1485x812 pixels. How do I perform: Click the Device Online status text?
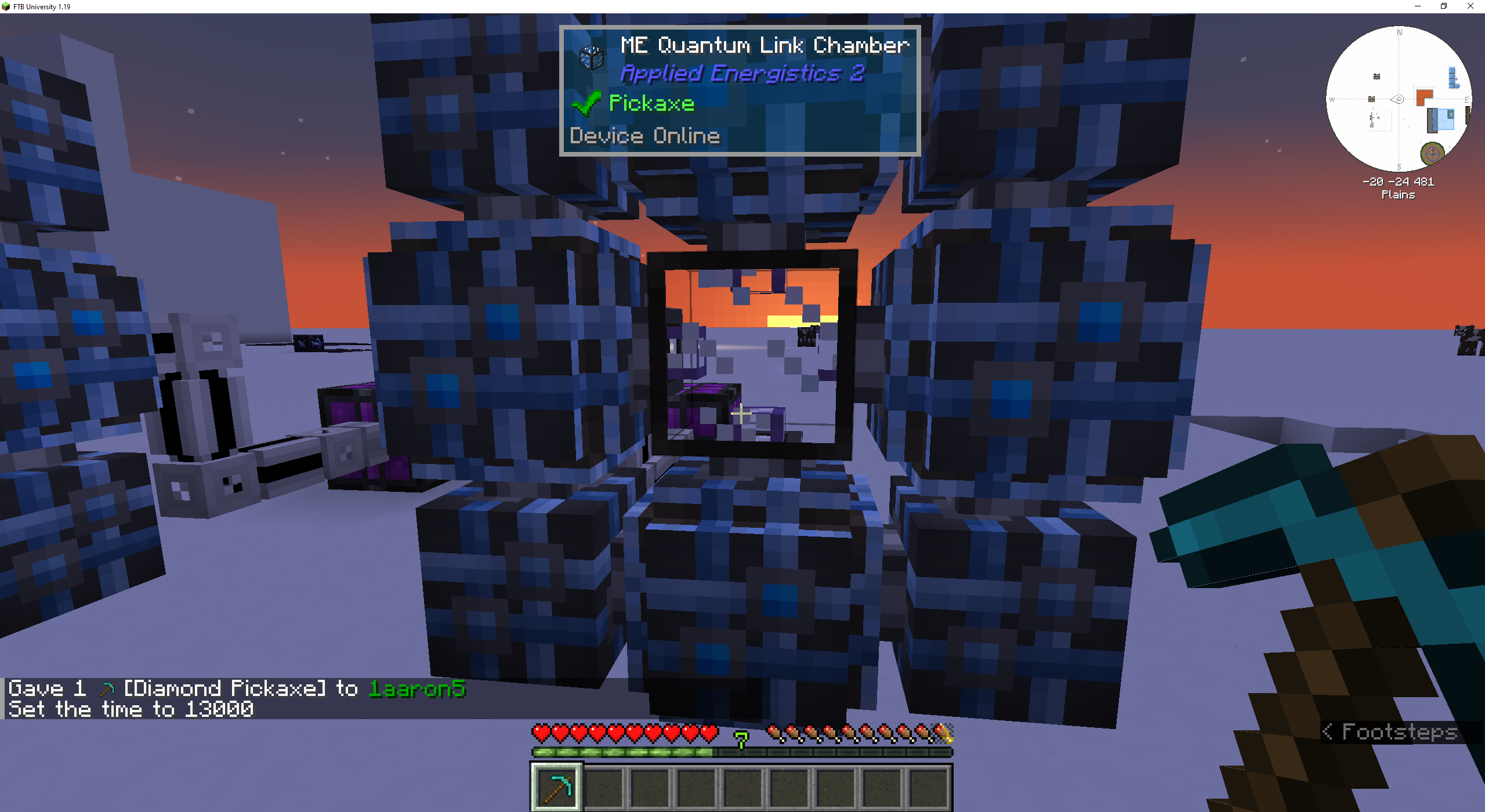tap(644, 136)
